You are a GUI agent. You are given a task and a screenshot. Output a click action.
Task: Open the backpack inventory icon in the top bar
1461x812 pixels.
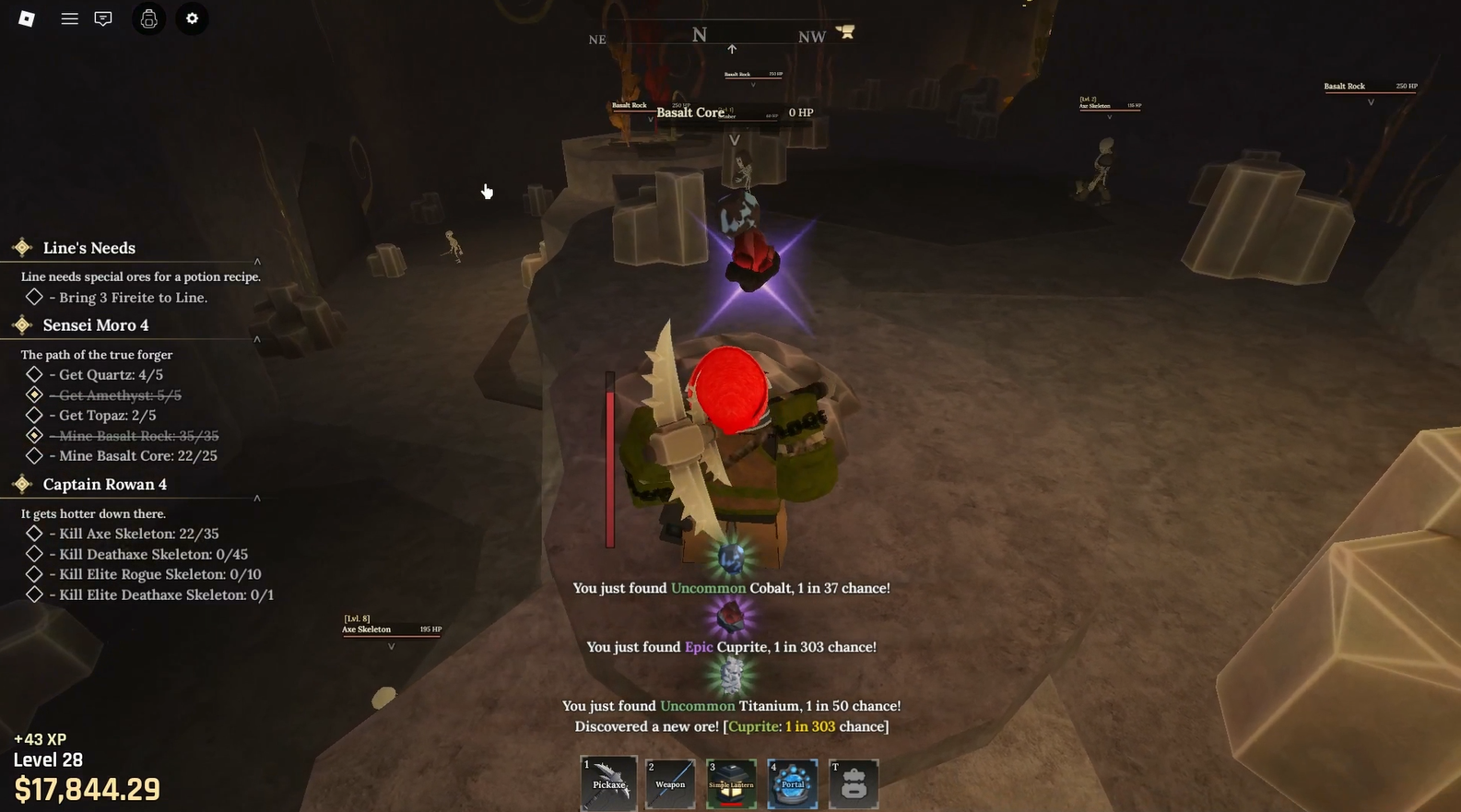148,18
